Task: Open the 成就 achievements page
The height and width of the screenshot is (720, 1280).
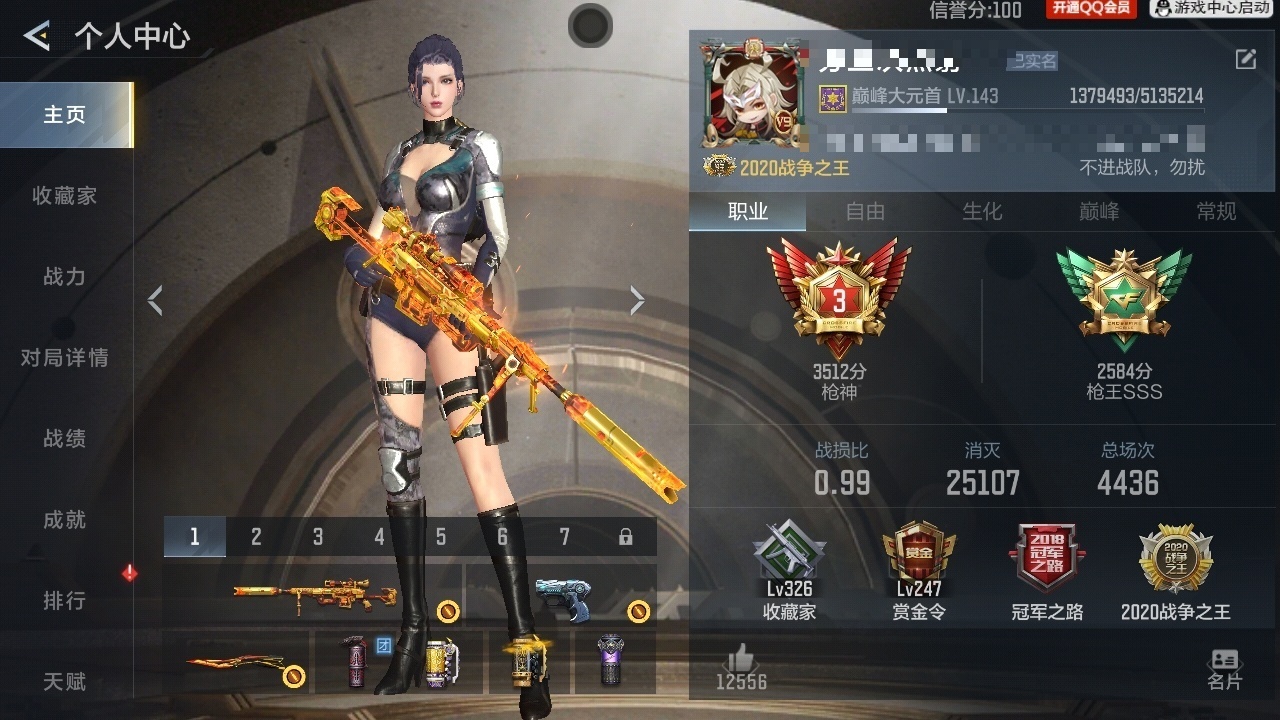Action: (x=65, y=520)
